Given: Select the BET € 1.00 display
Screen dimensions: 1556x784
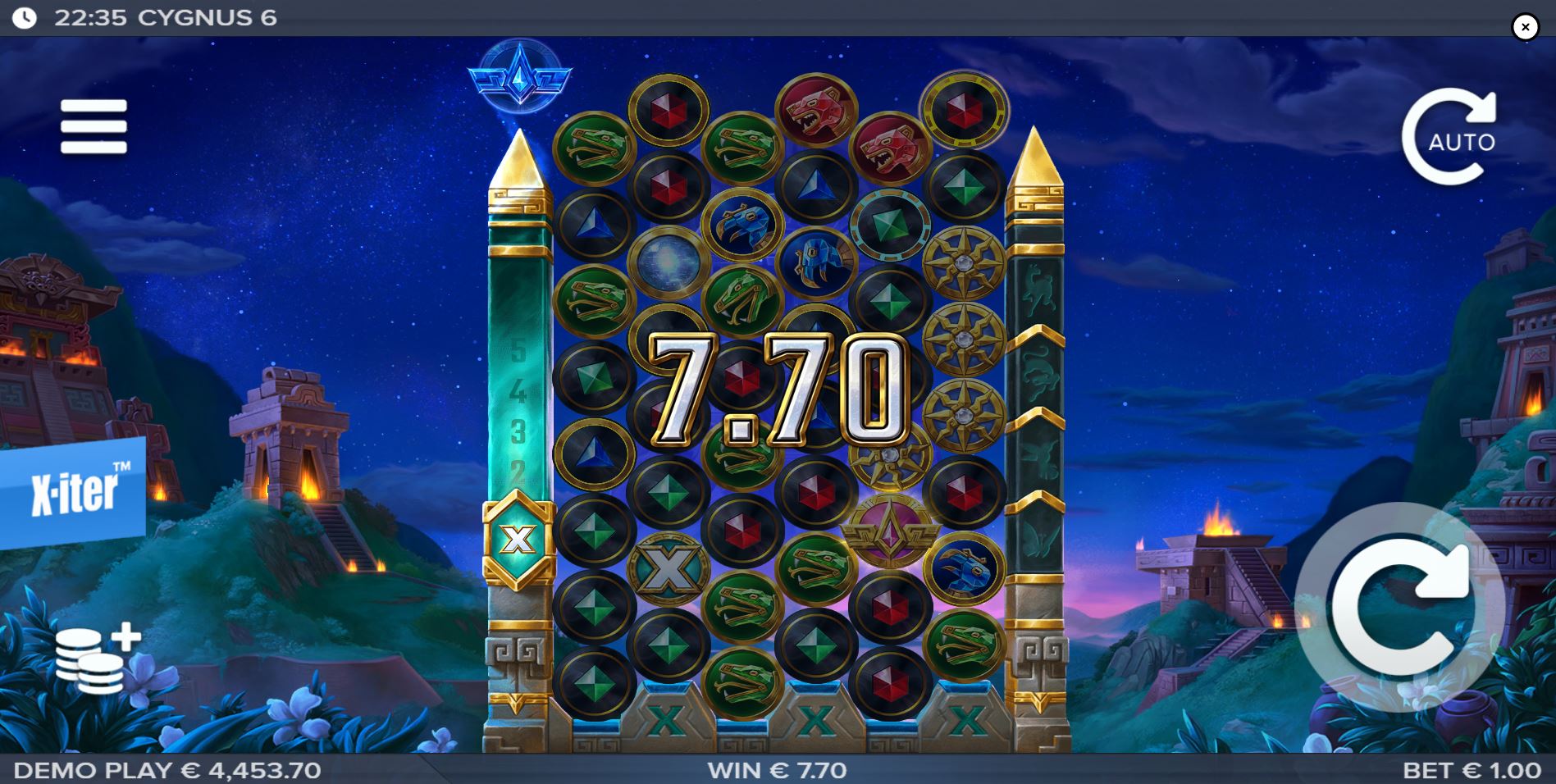Looking at the screenshot, I should (1468, 769).
